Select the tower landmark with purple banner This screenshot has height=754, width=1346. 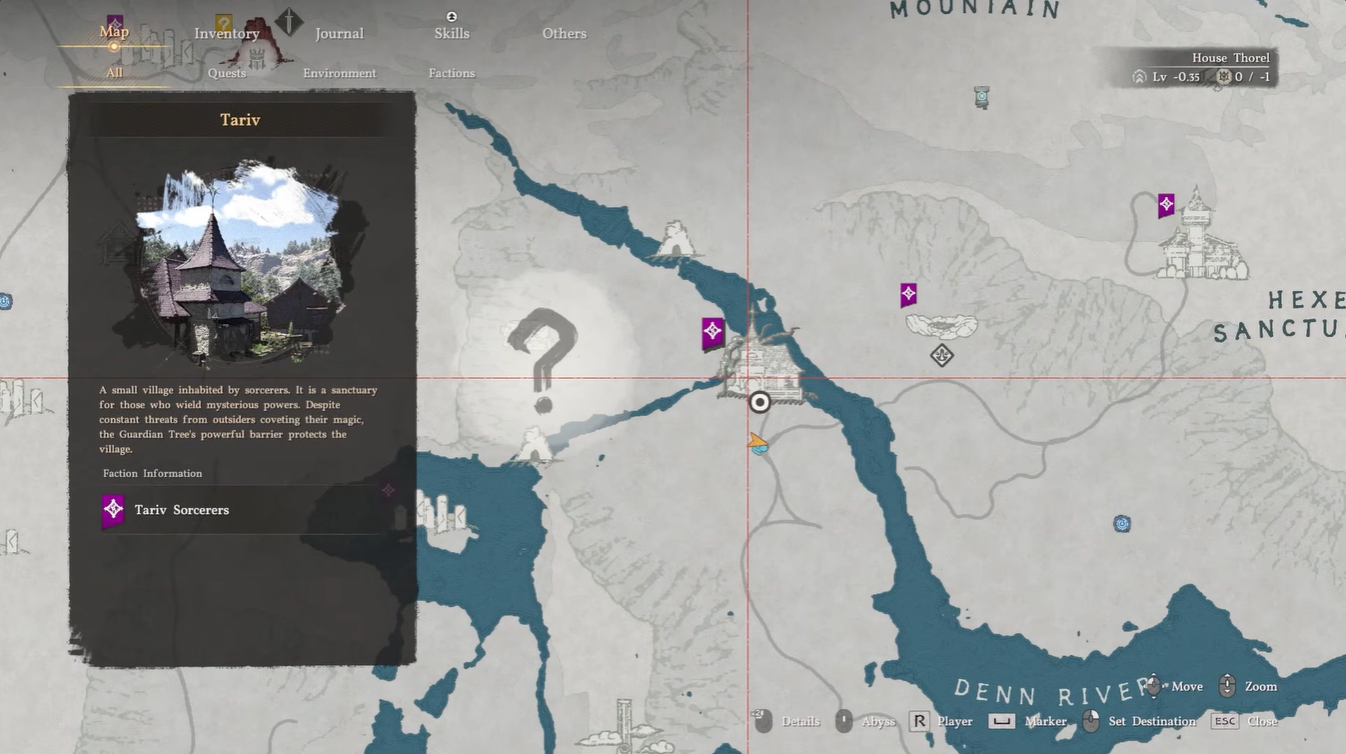(1200, 238)
